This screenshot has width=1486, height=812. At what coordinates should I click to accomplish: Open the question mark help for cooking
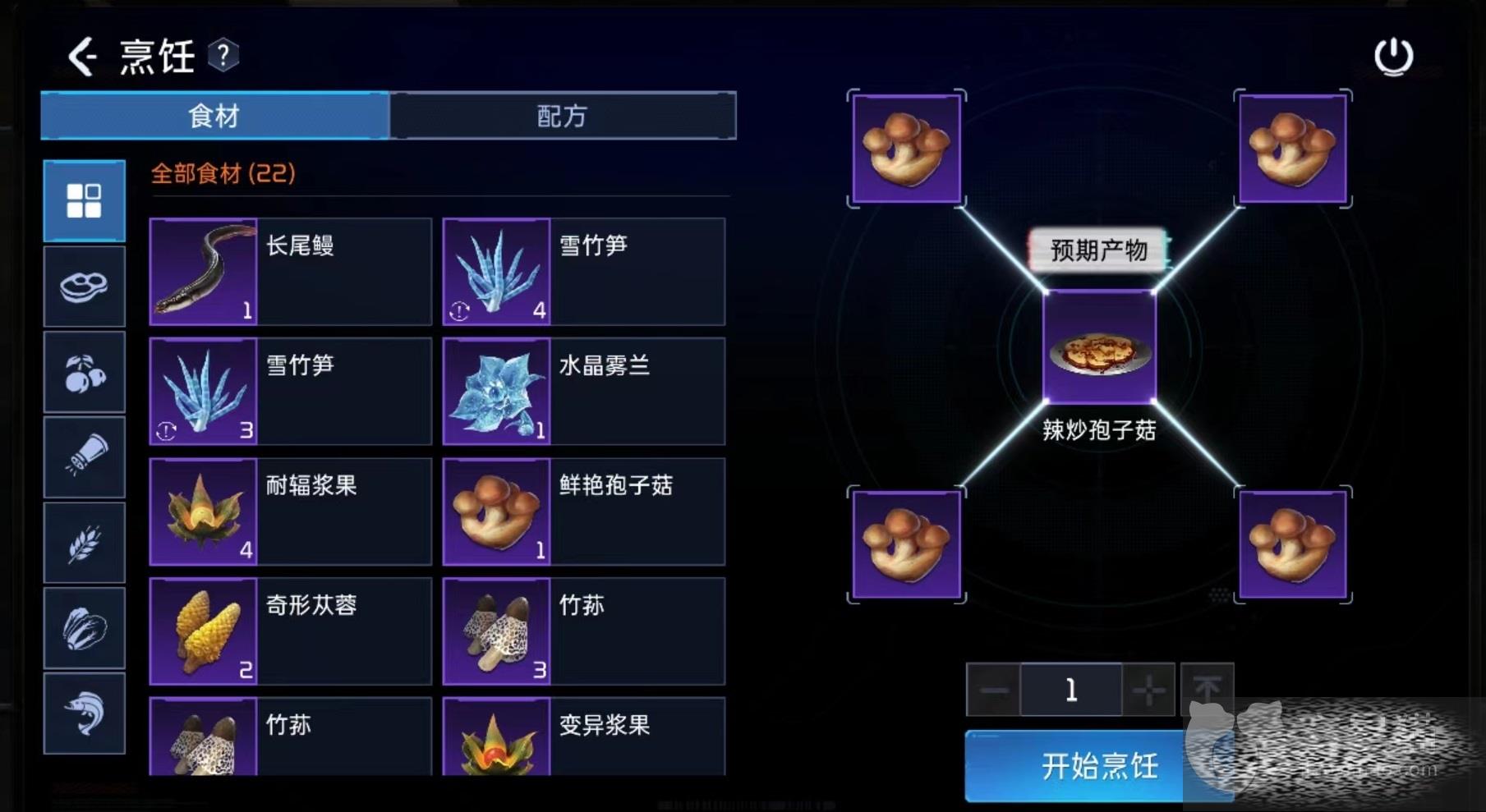[223, 56]
